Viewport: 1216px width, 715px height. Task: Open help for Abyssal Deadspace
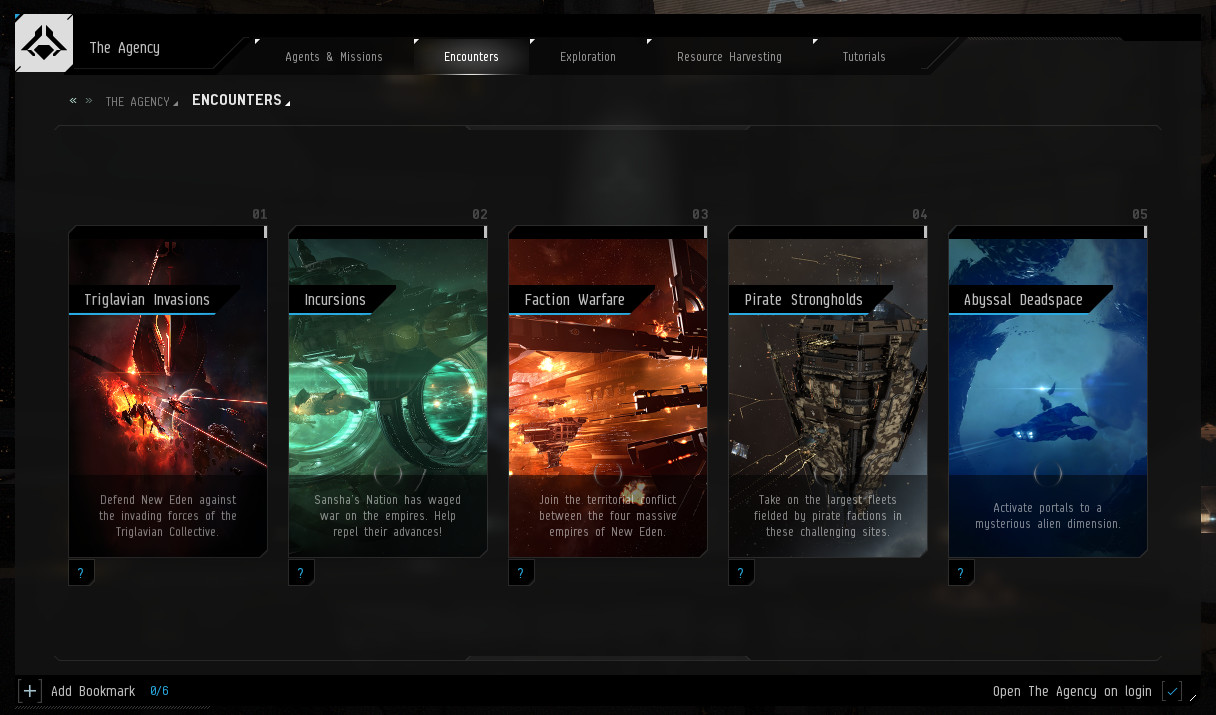961,573
